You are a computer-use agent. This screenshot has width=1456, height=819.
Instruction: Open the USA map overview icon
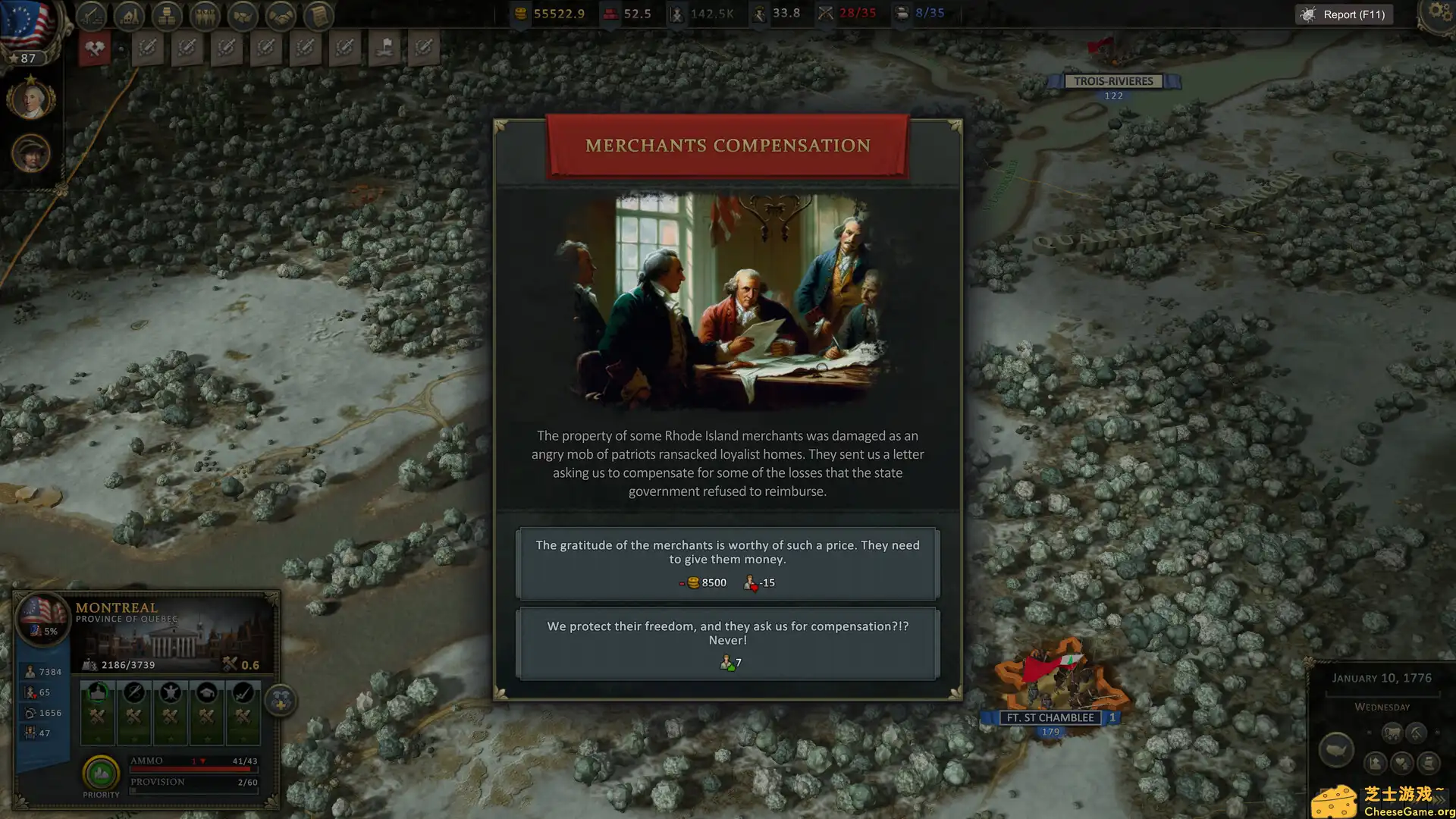click(1336, 749)
